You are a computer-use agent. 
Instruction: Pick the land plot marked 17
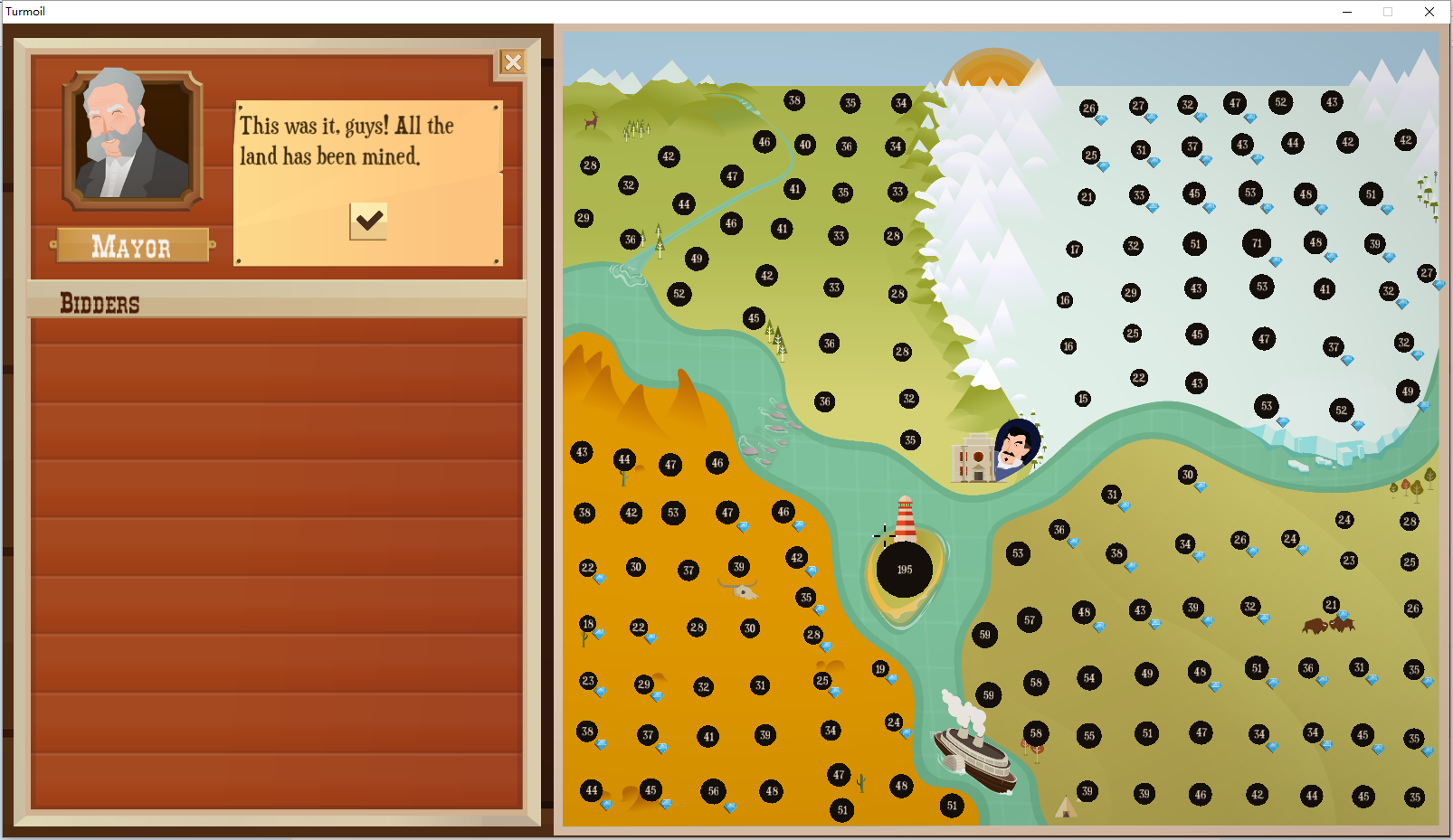[1074, 249]
